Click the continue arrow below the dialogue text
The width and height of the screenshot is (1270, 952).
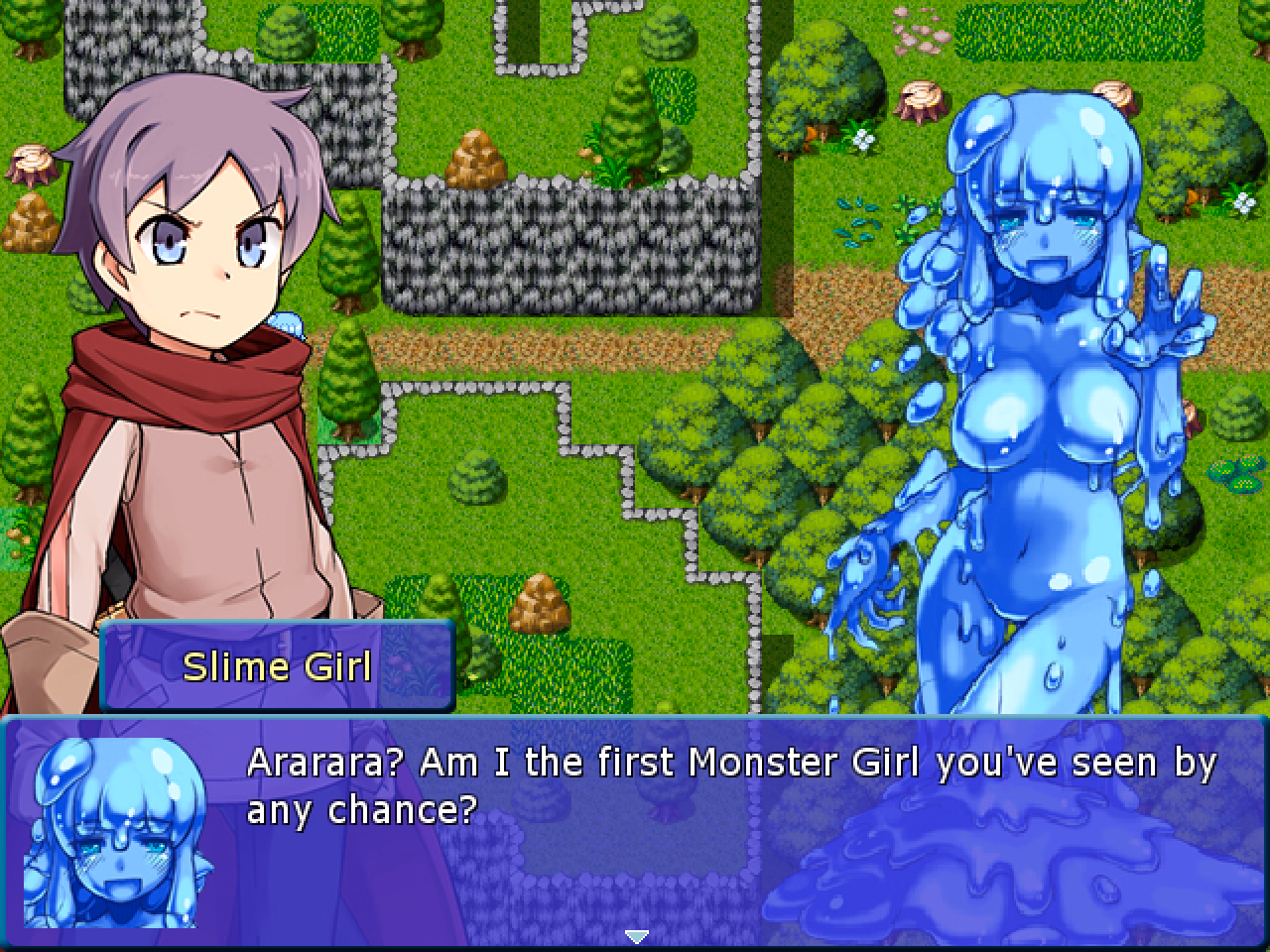tap(635, 935)
